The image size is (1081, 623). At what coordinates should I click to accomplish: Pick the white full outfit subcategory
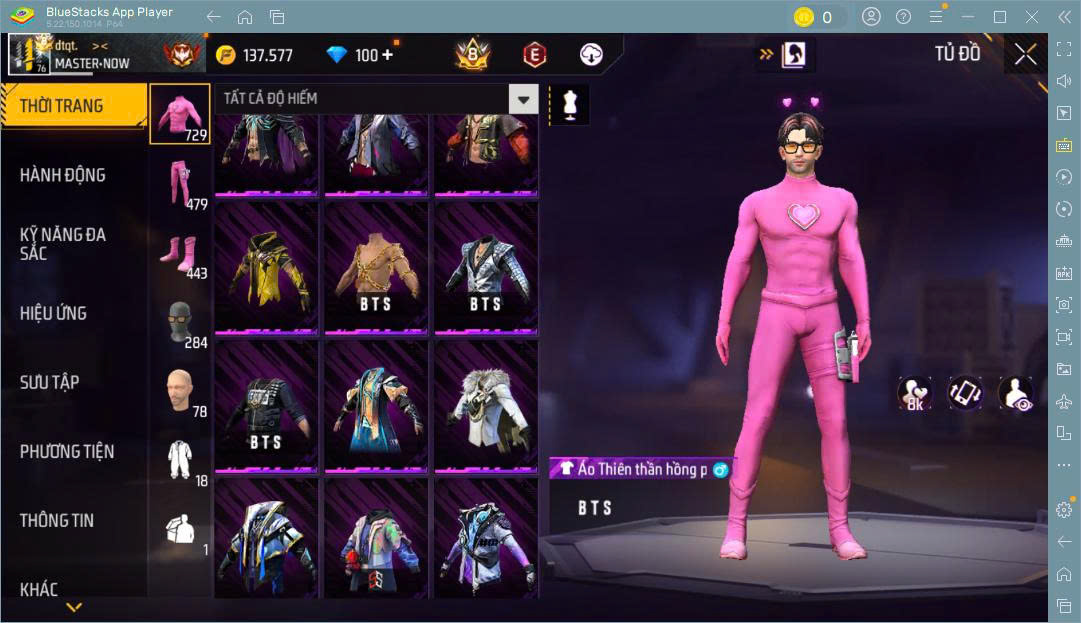(x=180, y=461)
